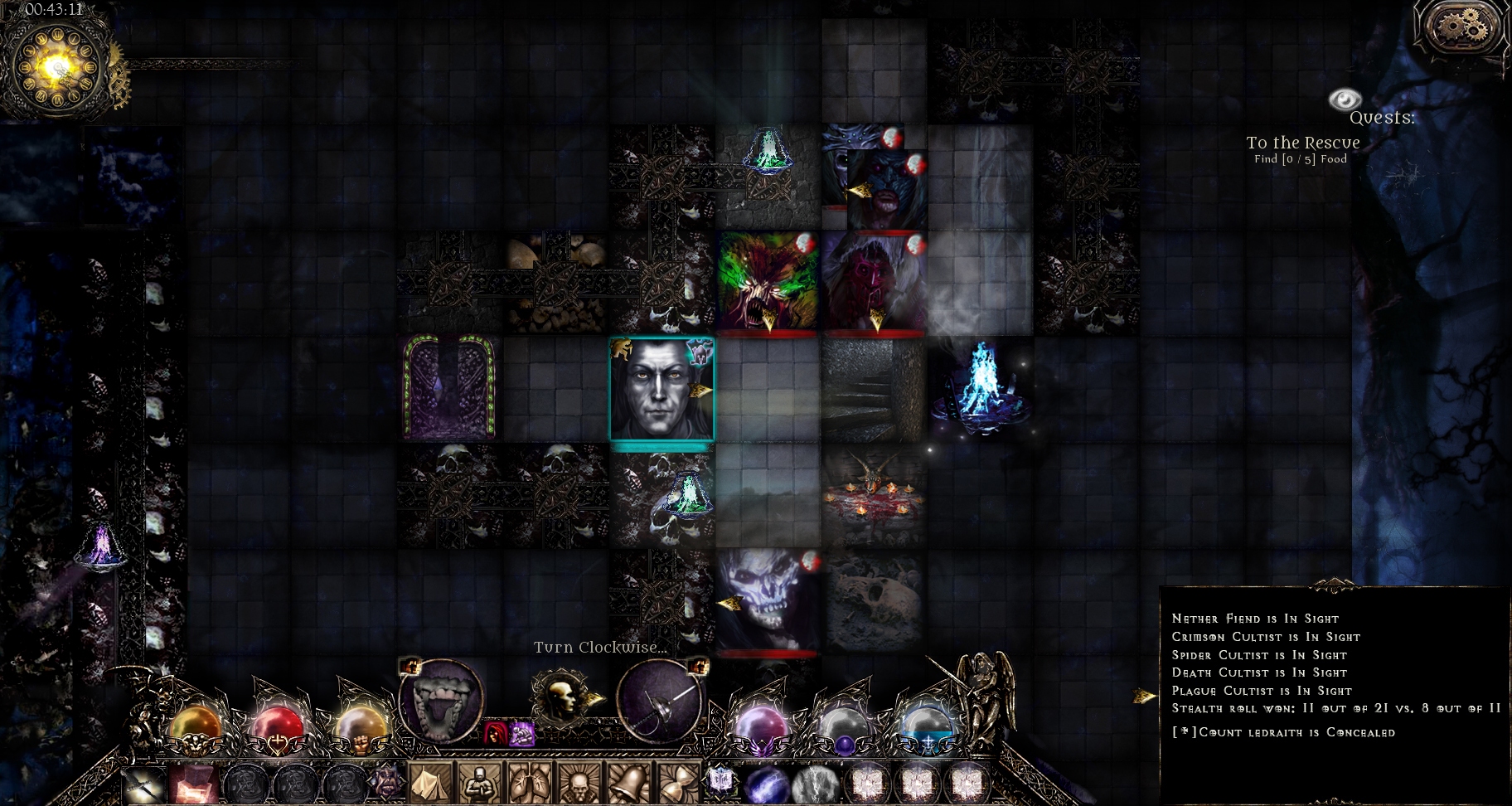Open settings with the gears button

click(x=1463, y=28)
